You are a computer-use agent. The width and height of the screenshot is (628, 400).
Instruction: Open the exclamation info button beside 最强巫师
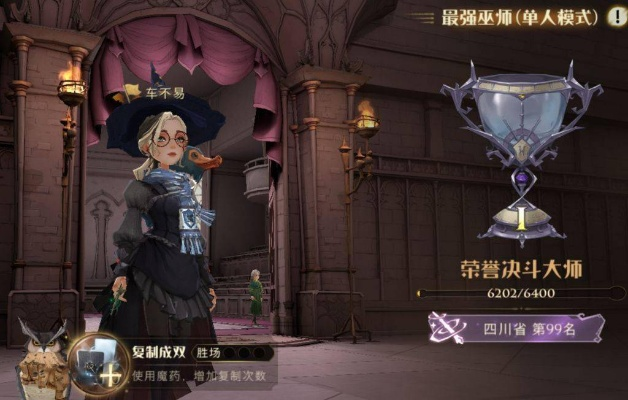click(617, 18)
